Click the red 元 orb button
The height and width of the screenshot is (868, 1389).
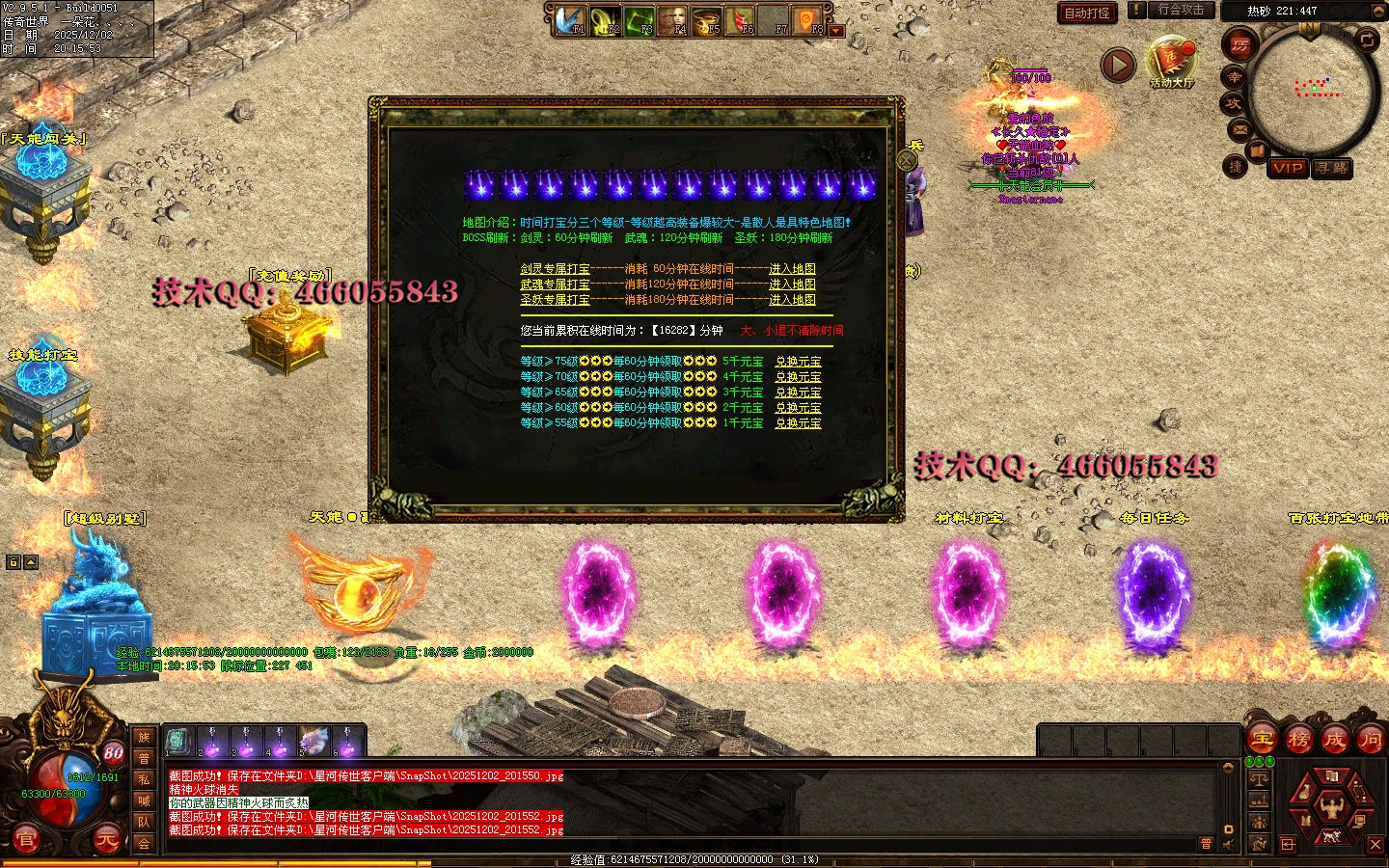coord(105,840)
